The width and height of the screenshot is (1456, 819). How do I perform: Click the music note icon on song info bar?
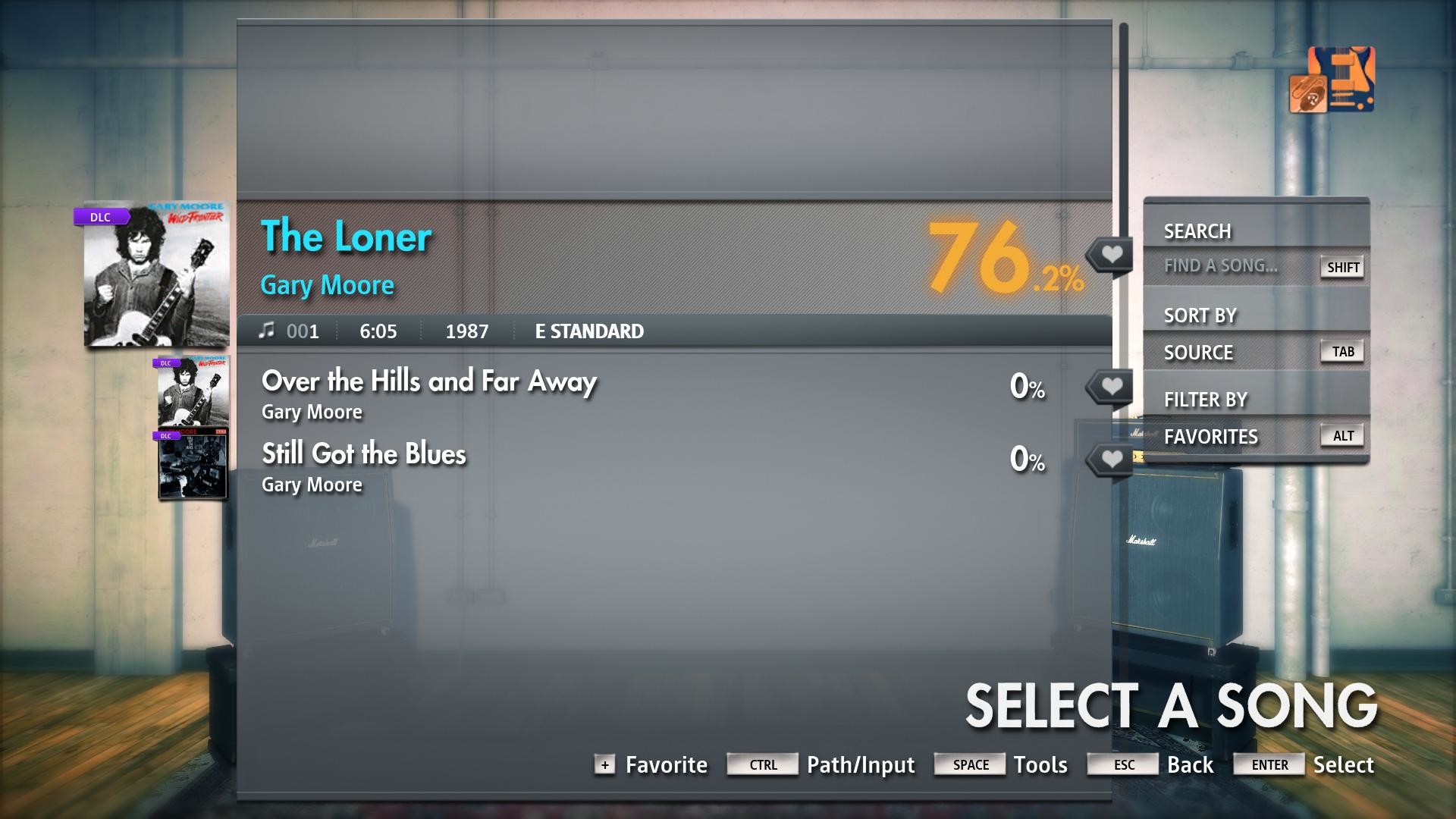click(267, 331)
